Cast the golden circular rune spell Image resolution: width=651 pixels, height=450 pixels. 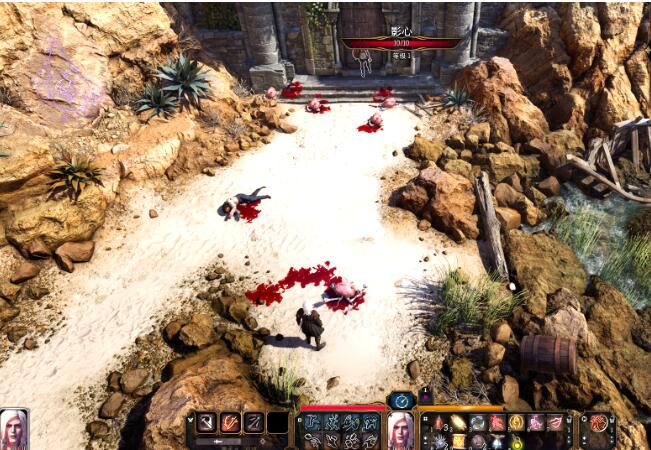point(516,423)
